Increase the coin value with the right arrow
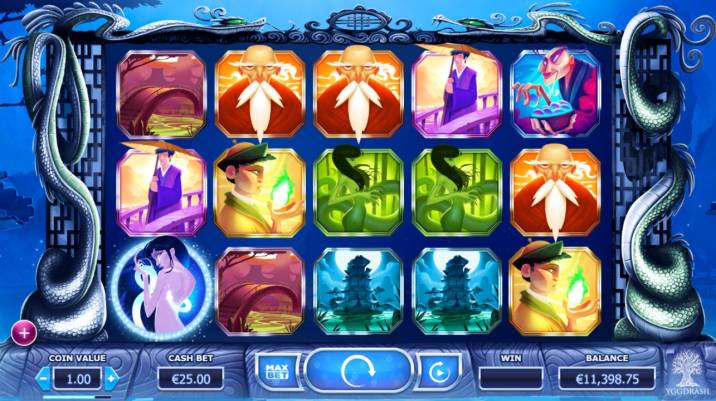This screenshot has height=401, width=716. coord(111,378)
